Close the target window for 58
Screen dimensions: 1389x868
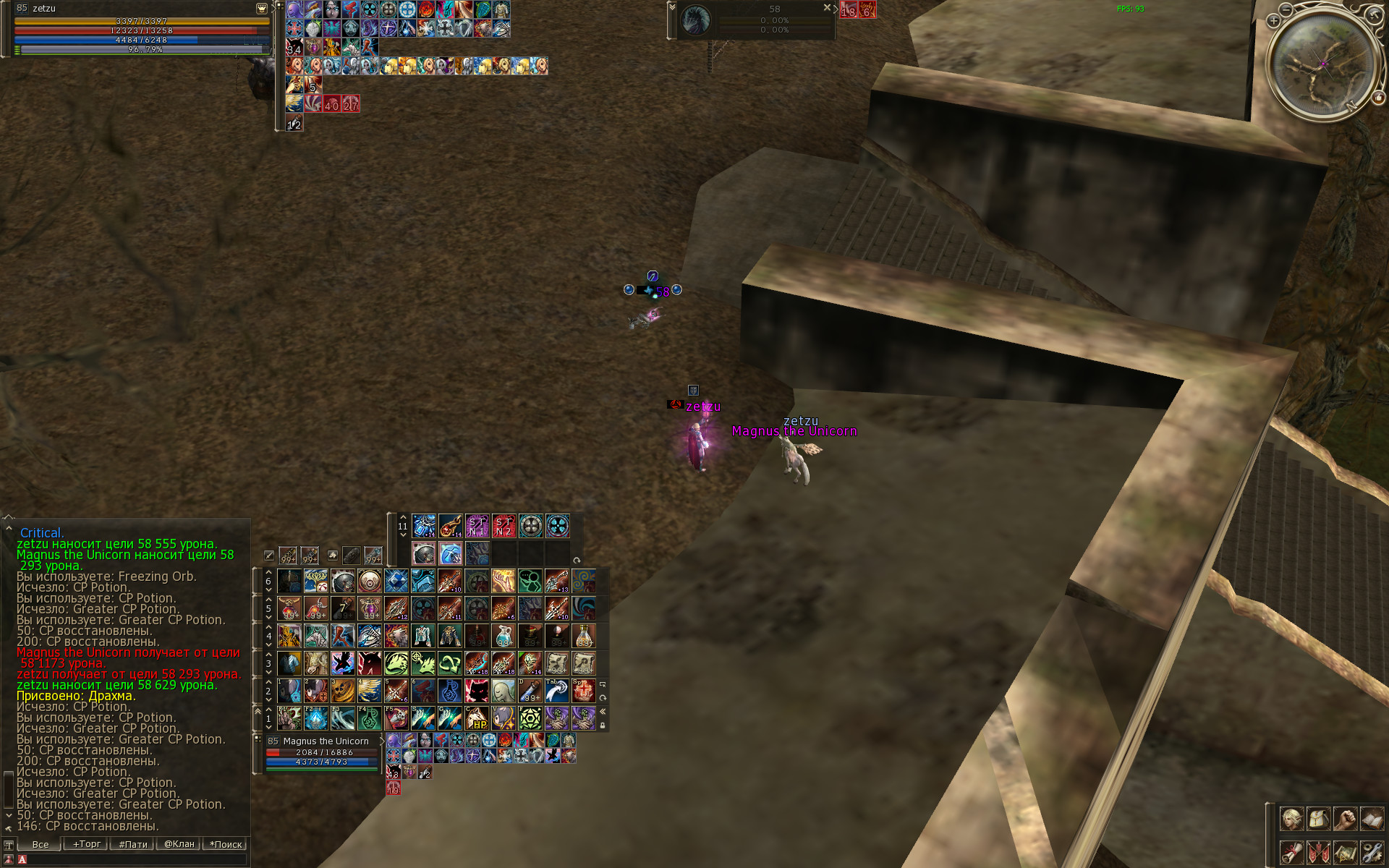[x=827, y=7]
